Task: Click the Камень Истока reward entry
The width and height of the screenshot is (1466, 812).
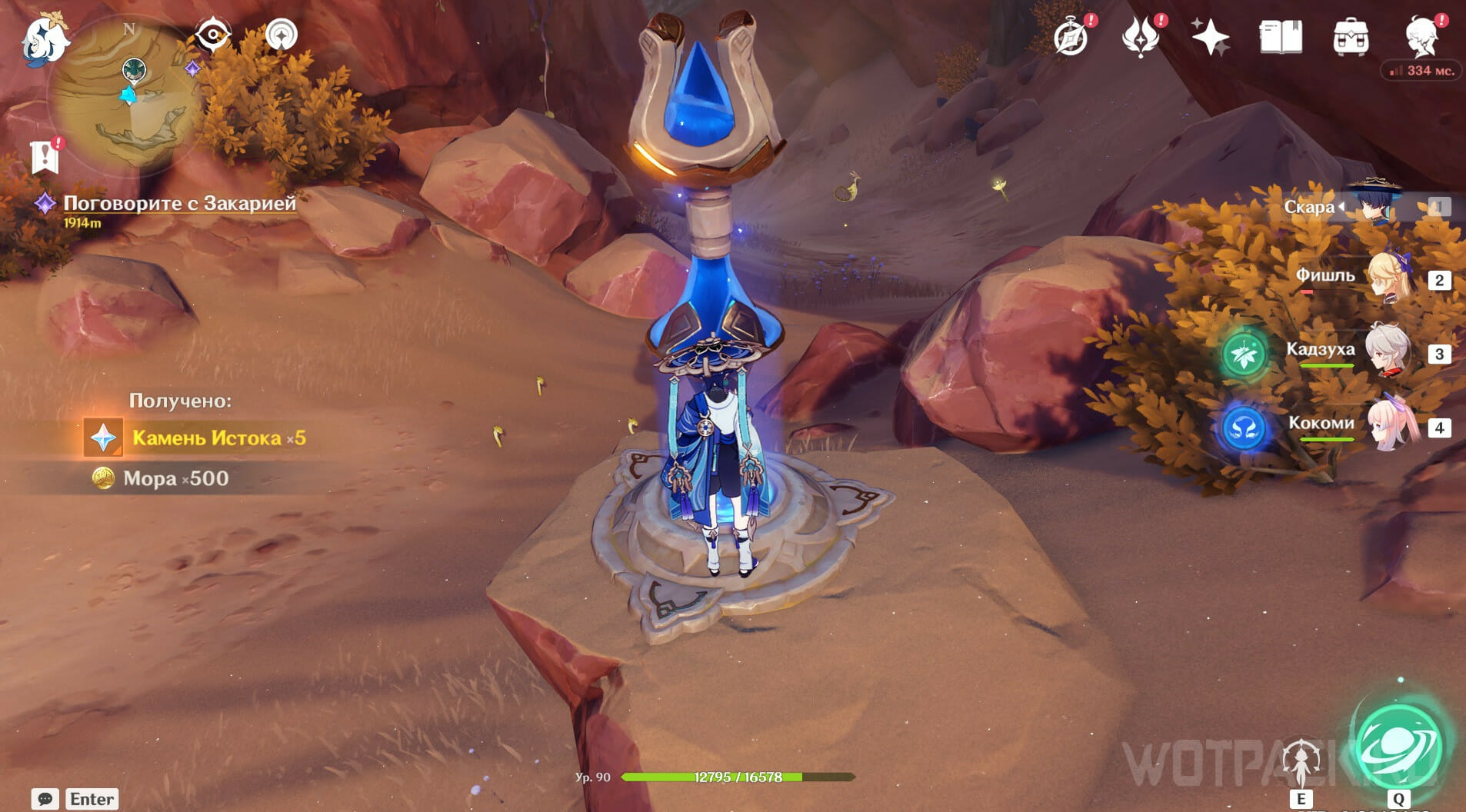Action: pos(218,438)
